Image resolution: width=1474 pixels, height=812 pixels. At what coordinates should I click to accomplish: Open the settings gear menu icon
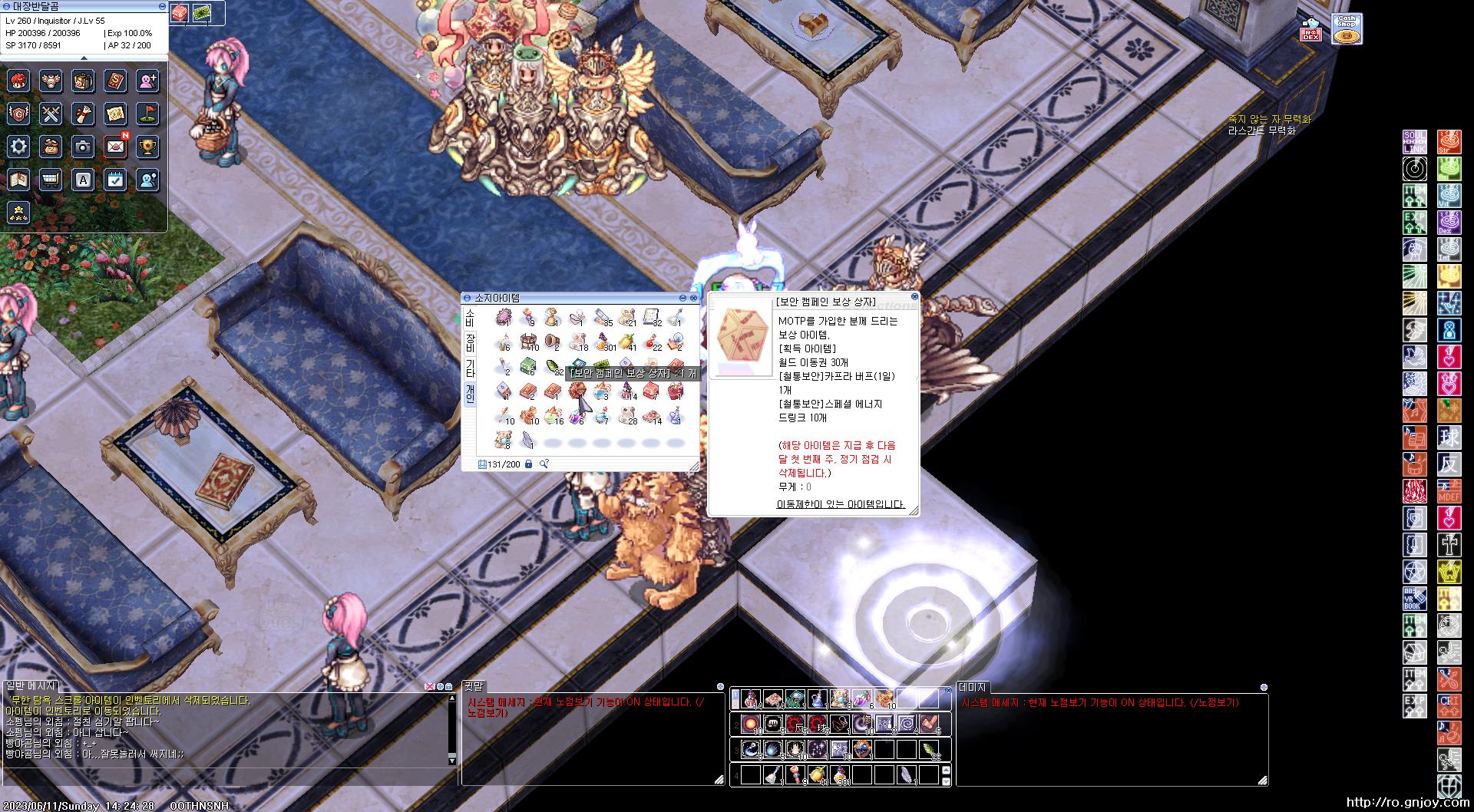click(x=18, y=147)
